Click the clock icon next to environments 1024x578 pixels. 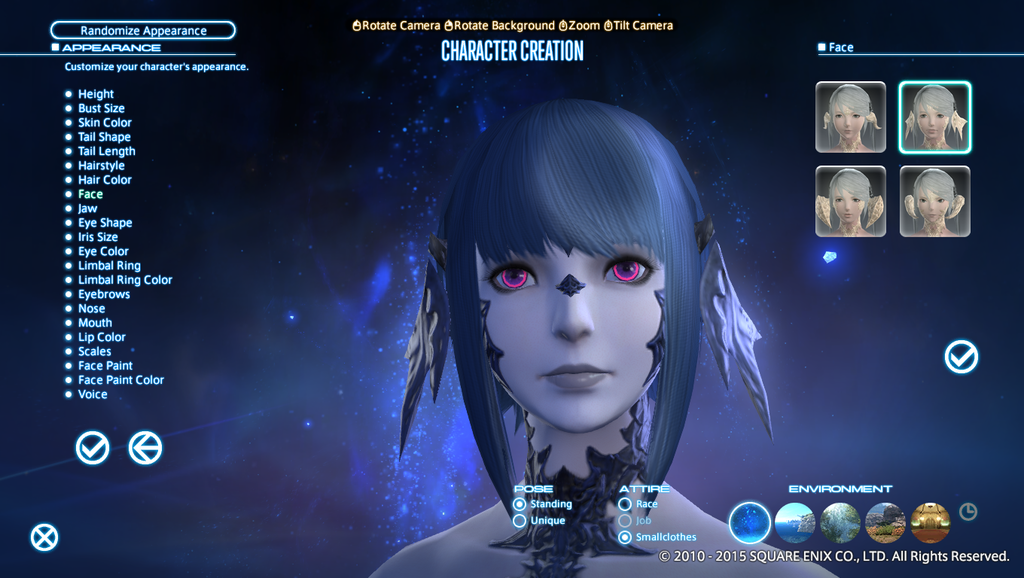coord(968,512)
